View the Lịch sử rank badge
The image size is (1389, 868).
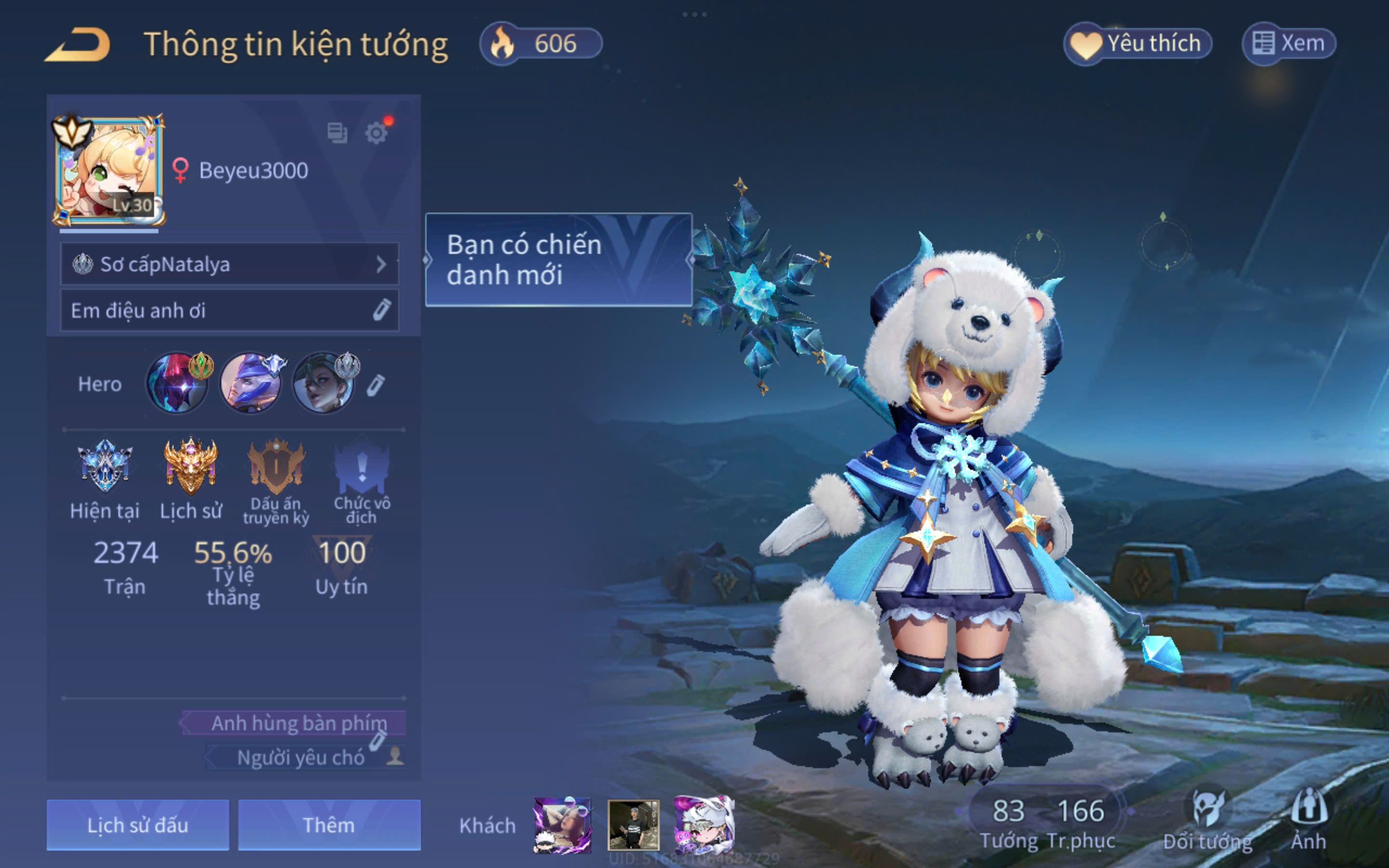[191, 465]
